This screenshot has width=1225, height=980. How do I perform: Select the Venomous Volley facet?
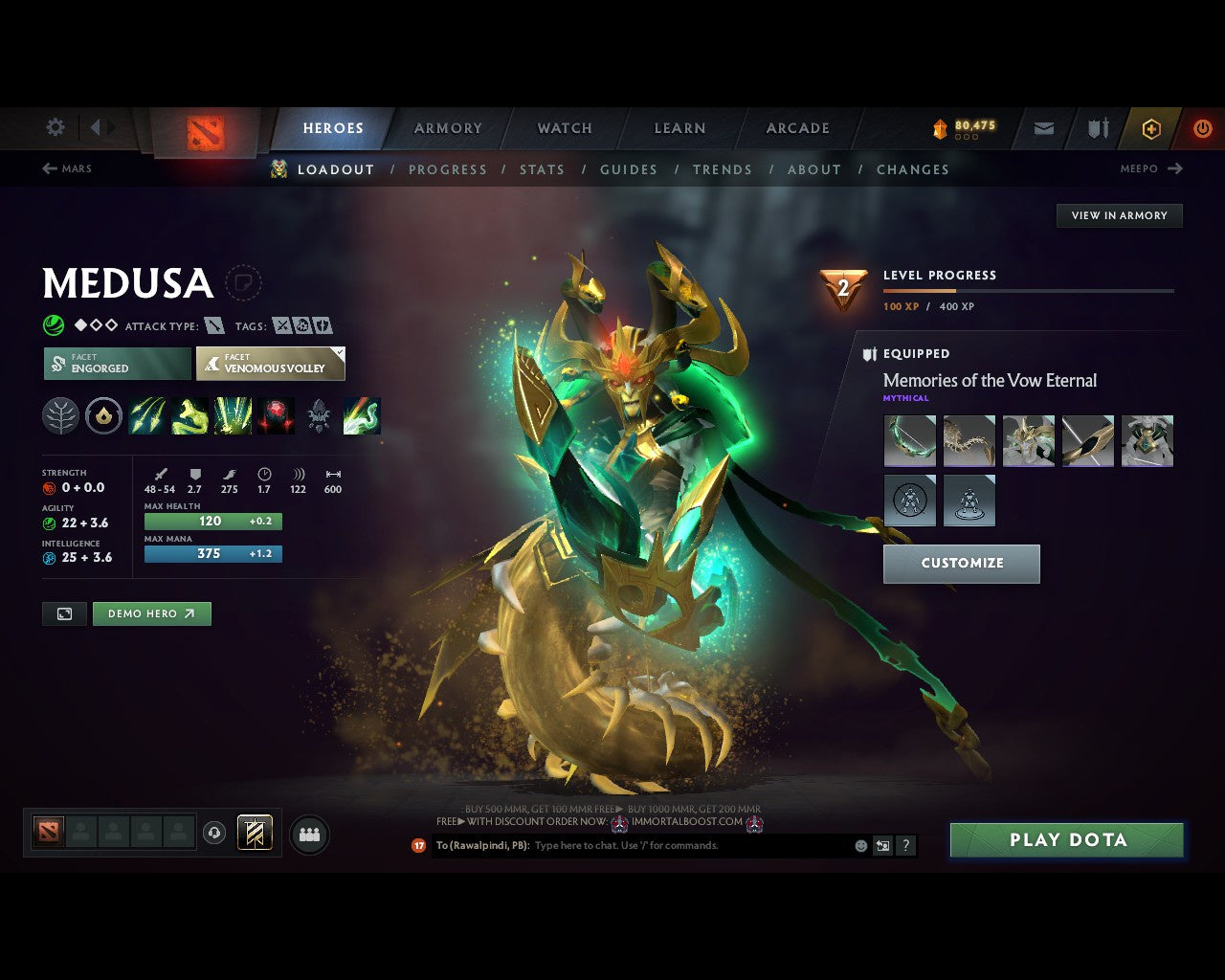(270, 364)
